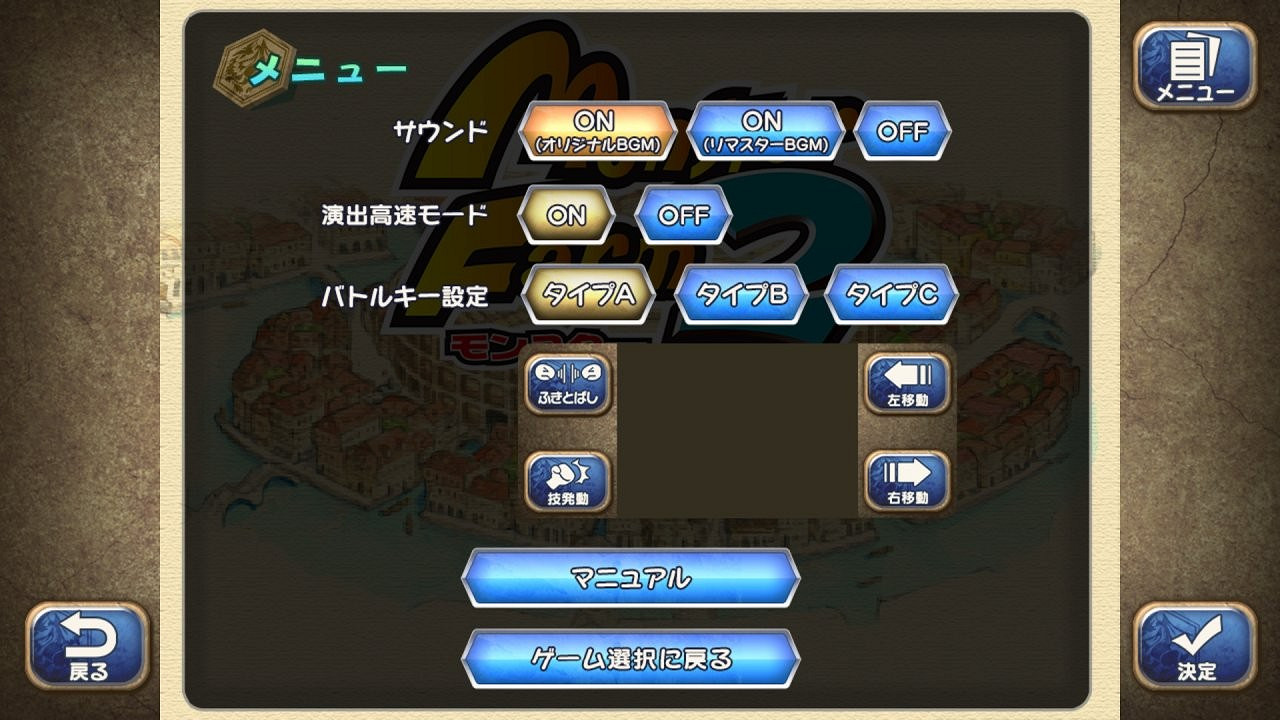Select the ふきとばし battle key icon
This screenshot has width=1280, height=720.
566,385
